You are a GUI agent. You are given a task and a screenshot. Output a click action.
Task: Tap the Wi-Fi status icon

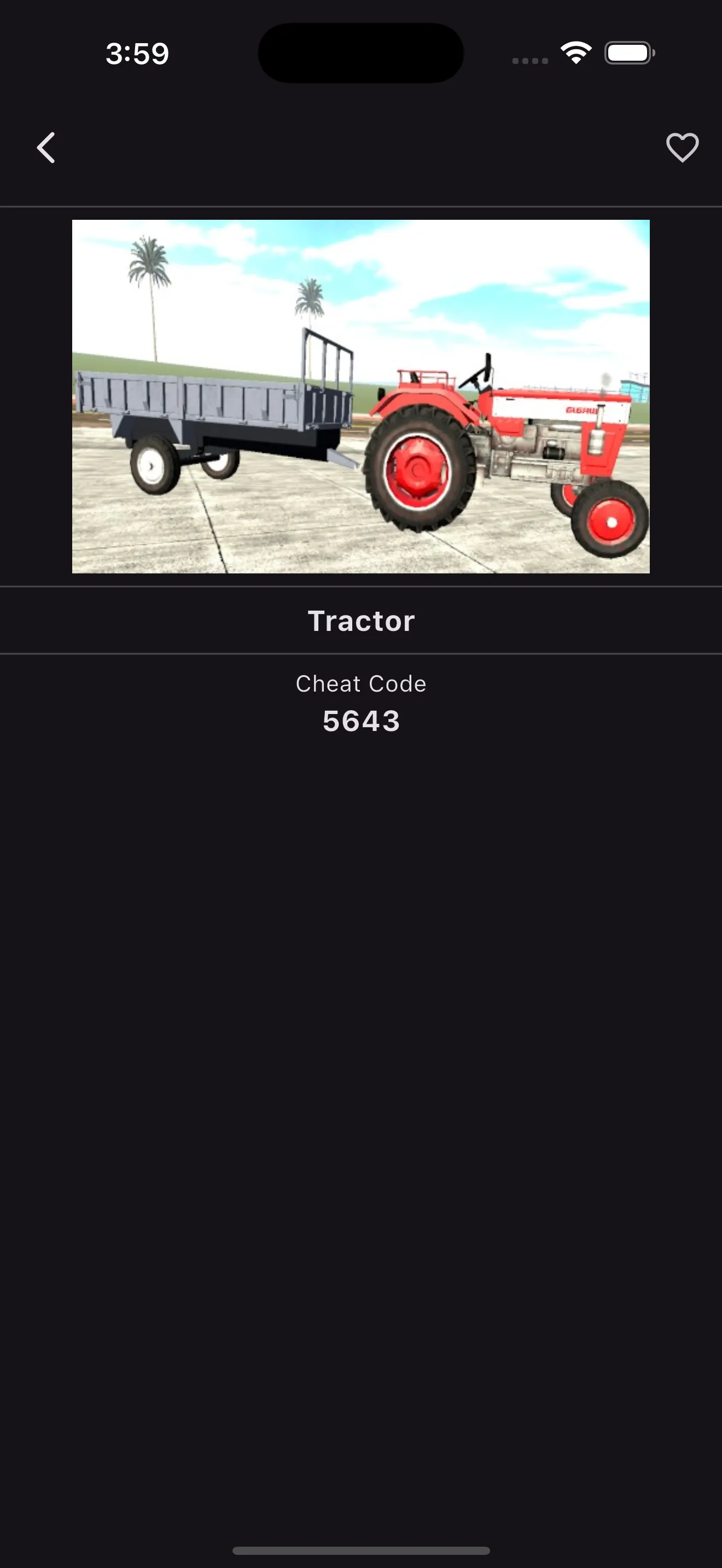(x=575, y=53)
